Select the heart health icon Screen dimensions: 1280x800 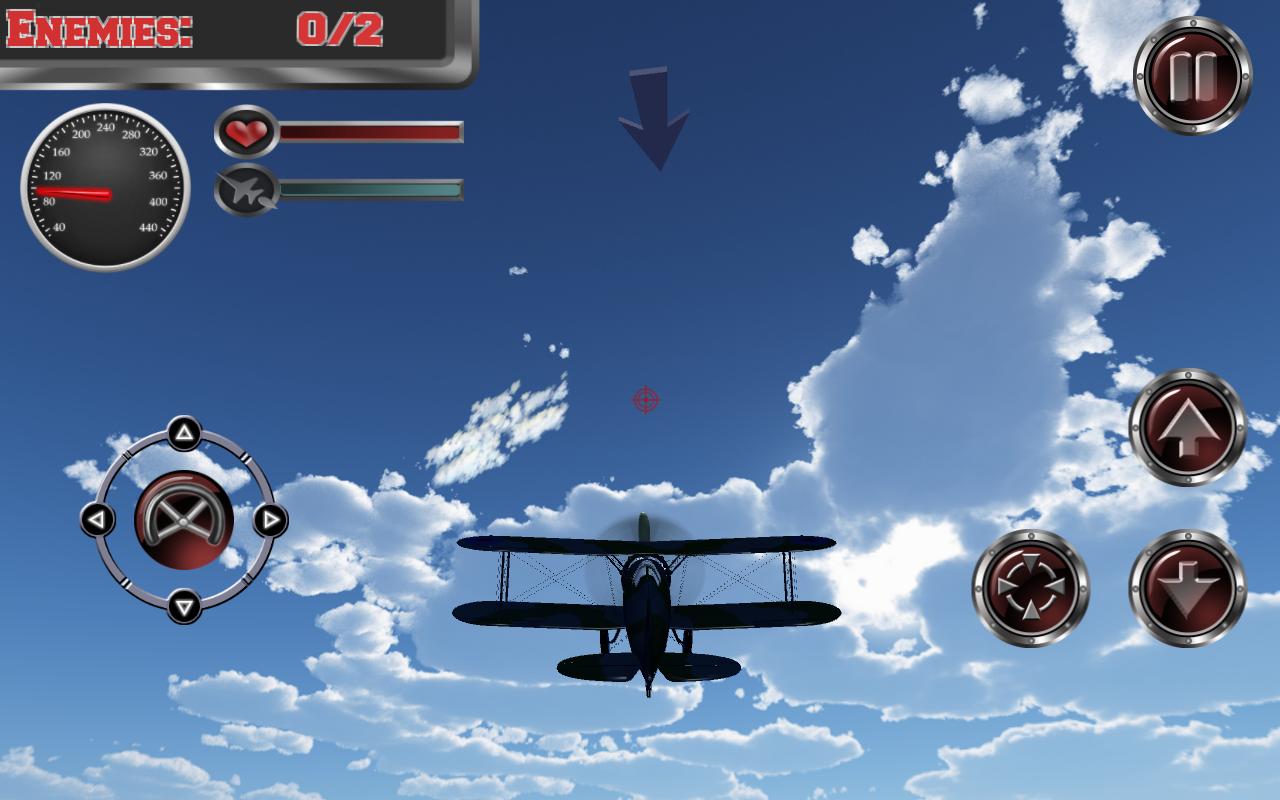tap(247, 131)
